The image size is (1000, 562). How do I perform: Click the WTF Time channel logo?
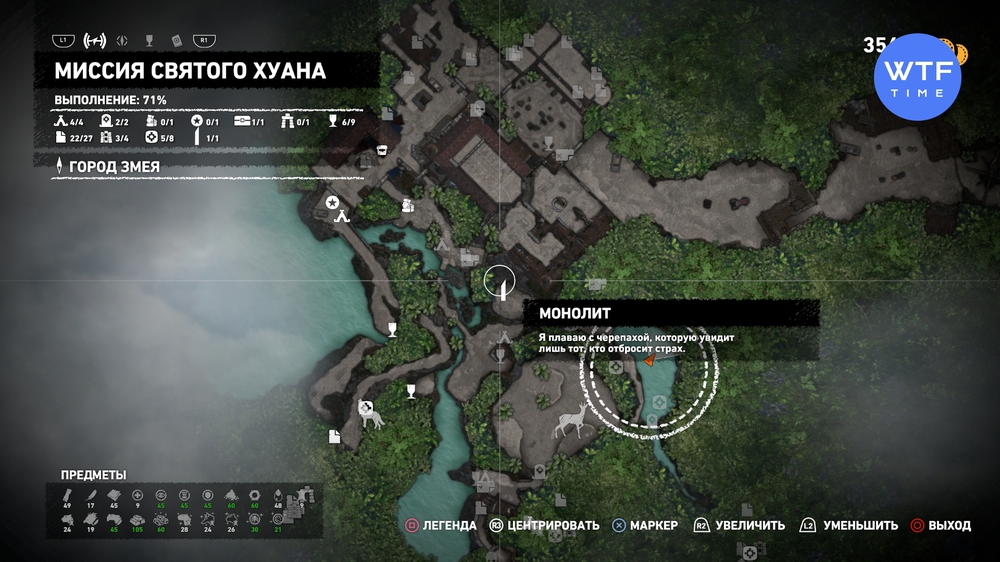pyautogui.click(x=917, y=76)
